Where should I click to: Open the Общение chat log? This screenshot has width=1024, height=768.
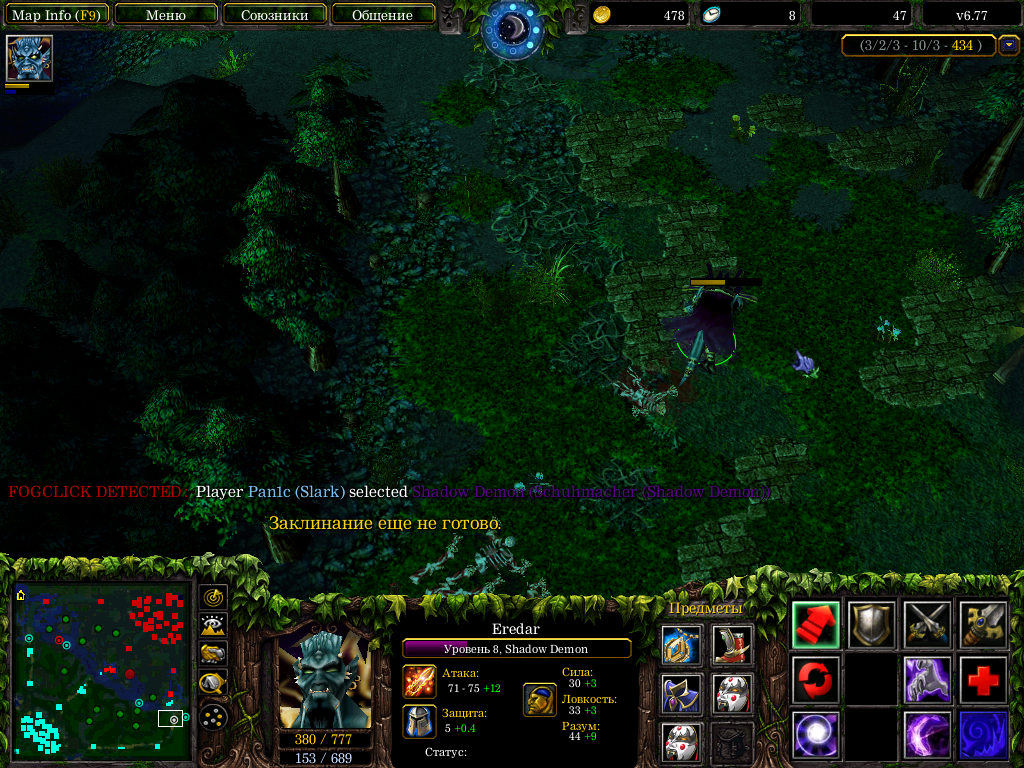382,15
